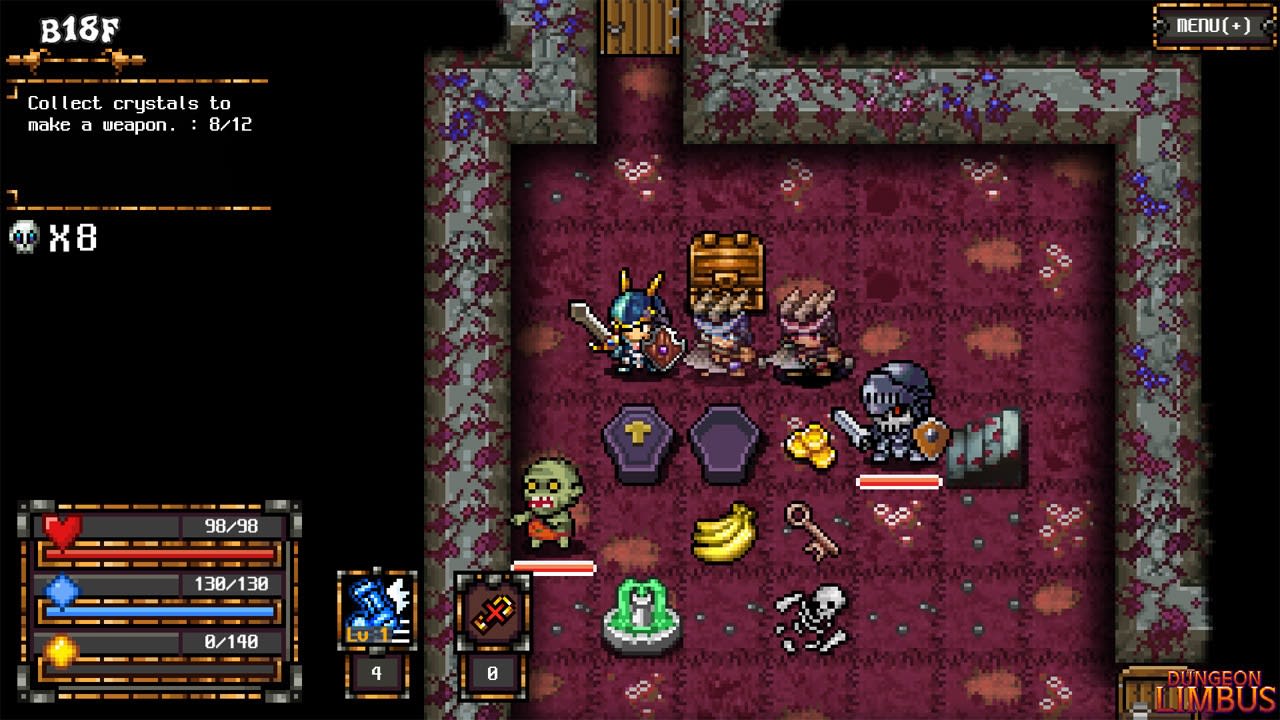1280x720 pixels.
Task: Click the B18F floor label
Action: pos(80,28)
